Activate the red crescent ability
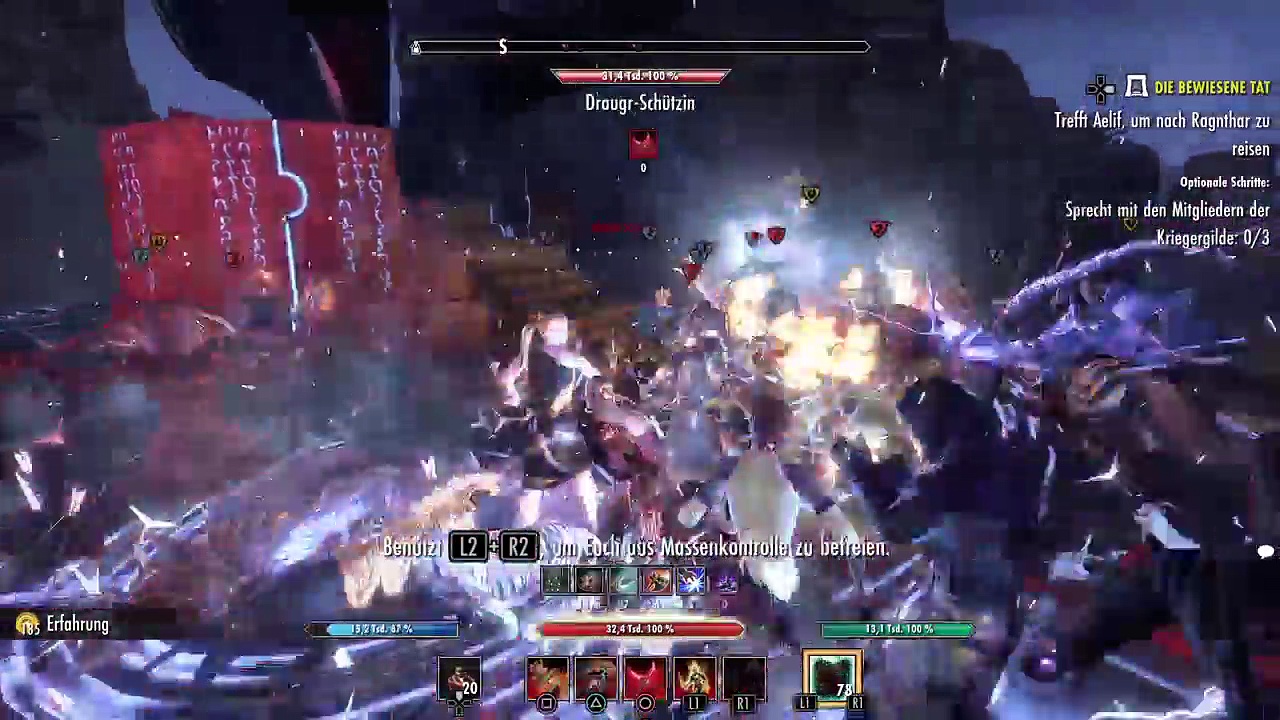 pos(645,677)
